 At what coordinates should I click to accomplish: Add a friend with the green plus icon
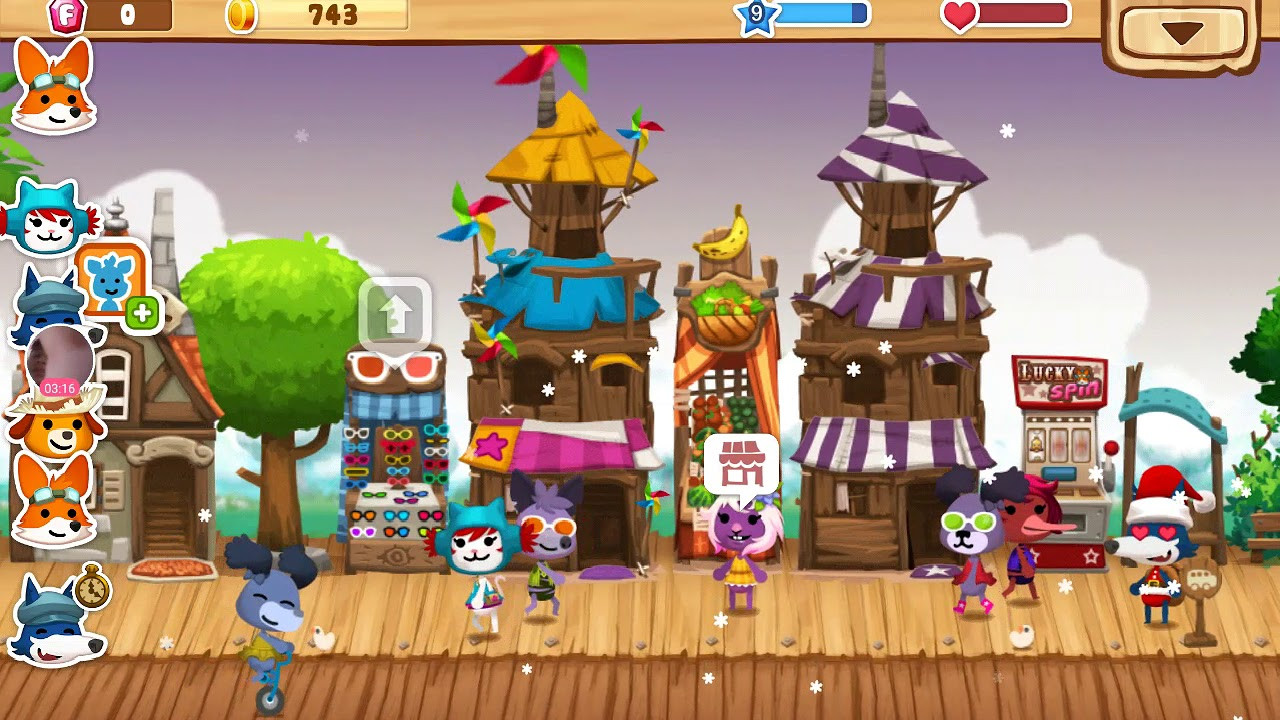click(x=142, y=313)
